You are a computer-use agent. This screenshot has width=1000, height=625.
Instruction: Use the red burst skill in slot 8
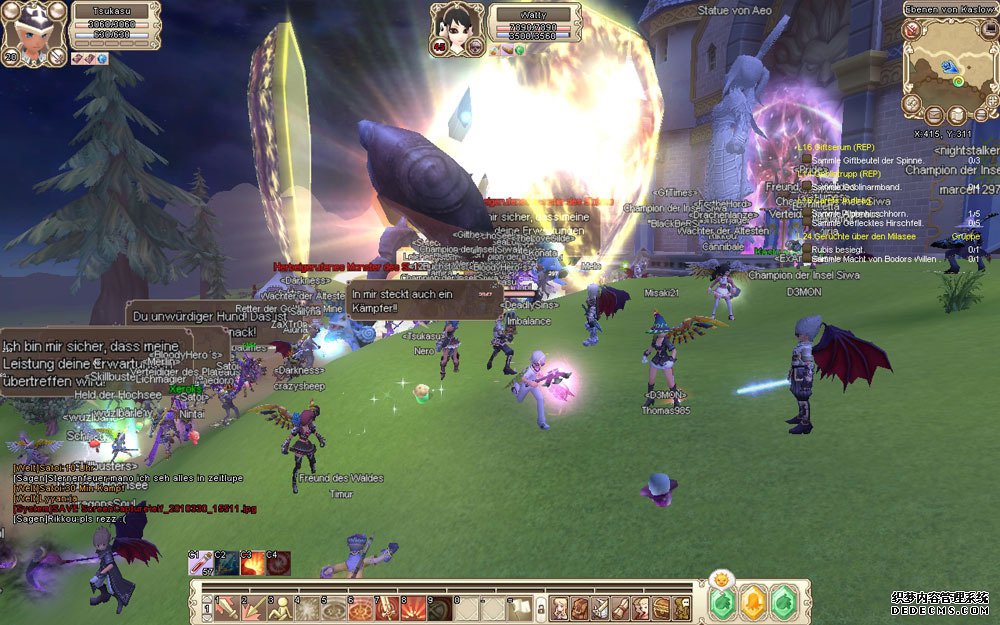coord(413,607)
